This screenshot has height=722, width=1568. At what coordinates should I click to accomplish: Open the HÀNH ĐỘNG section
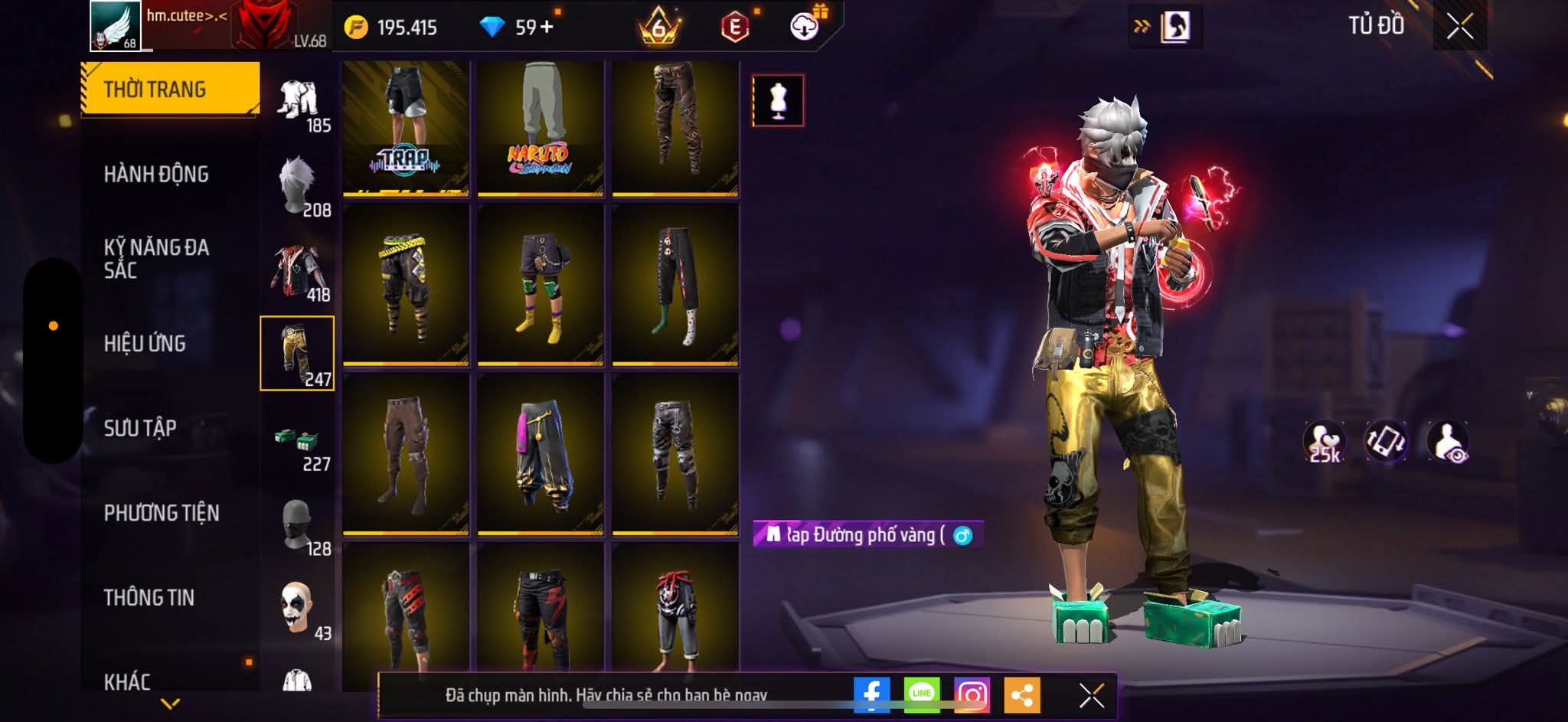(156, 175)
